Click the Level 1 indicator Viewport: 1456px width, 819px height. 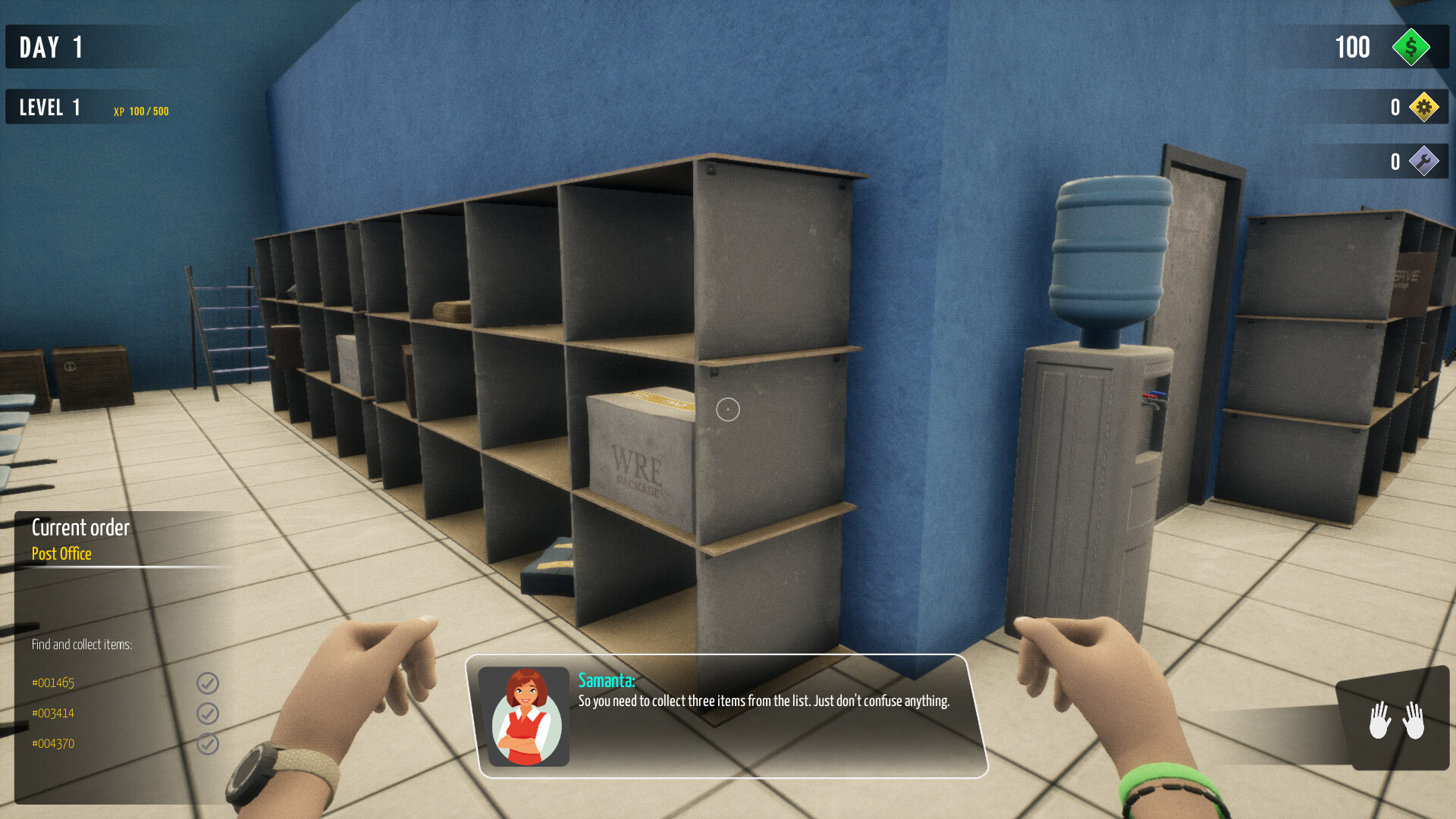coord(49,107)
